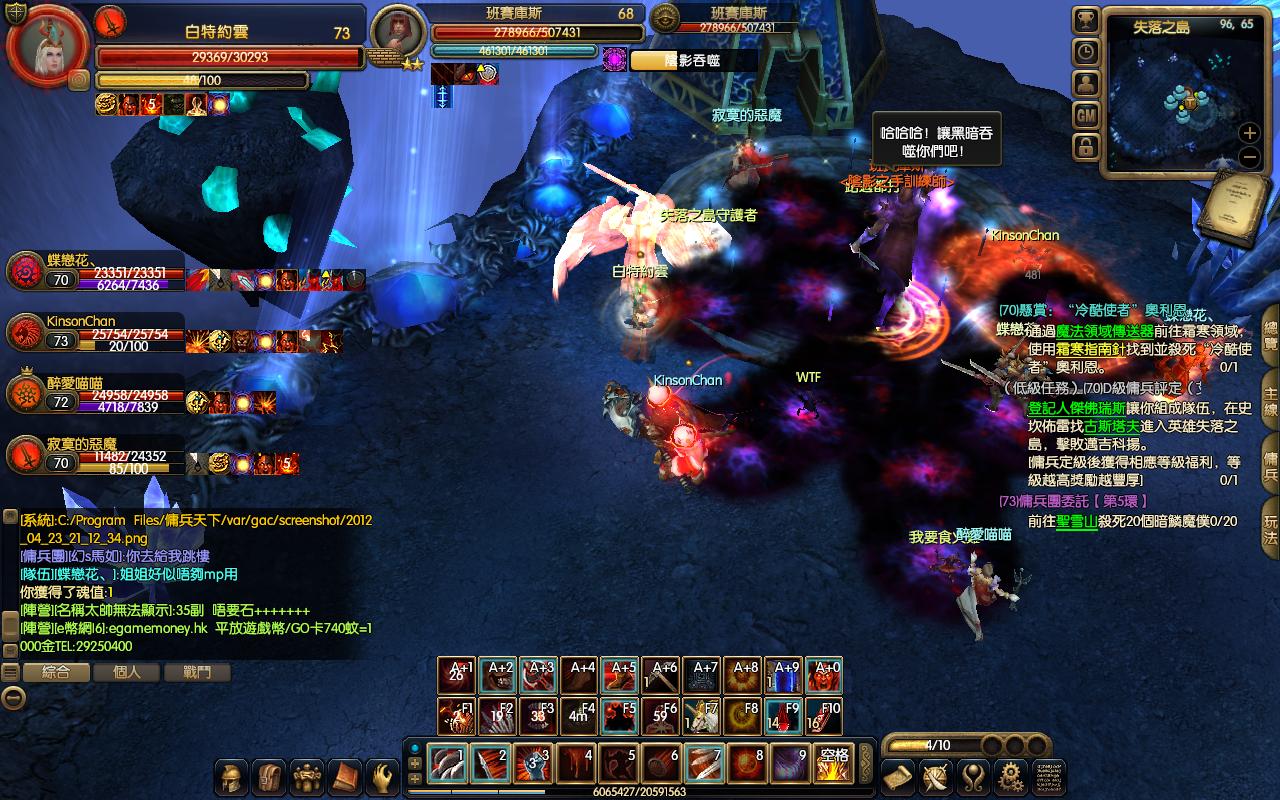Zoom in the minimap with the plus button
The width and height of the screenshot is (1280, 800).
[x=1249, y=133]
